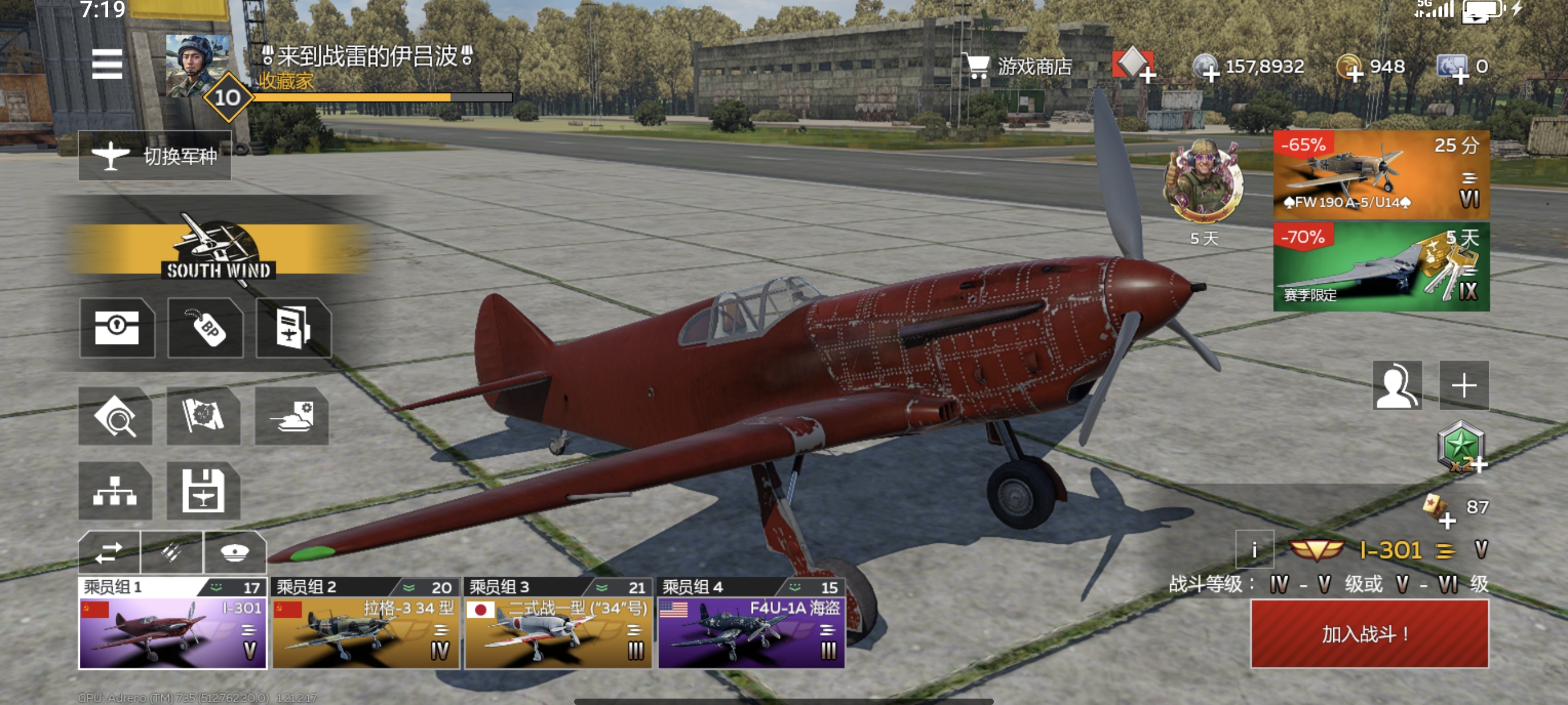This screenshot has width=1568, height=705.
Task: Open the hamburger main menu
Action: coord(107,65)
